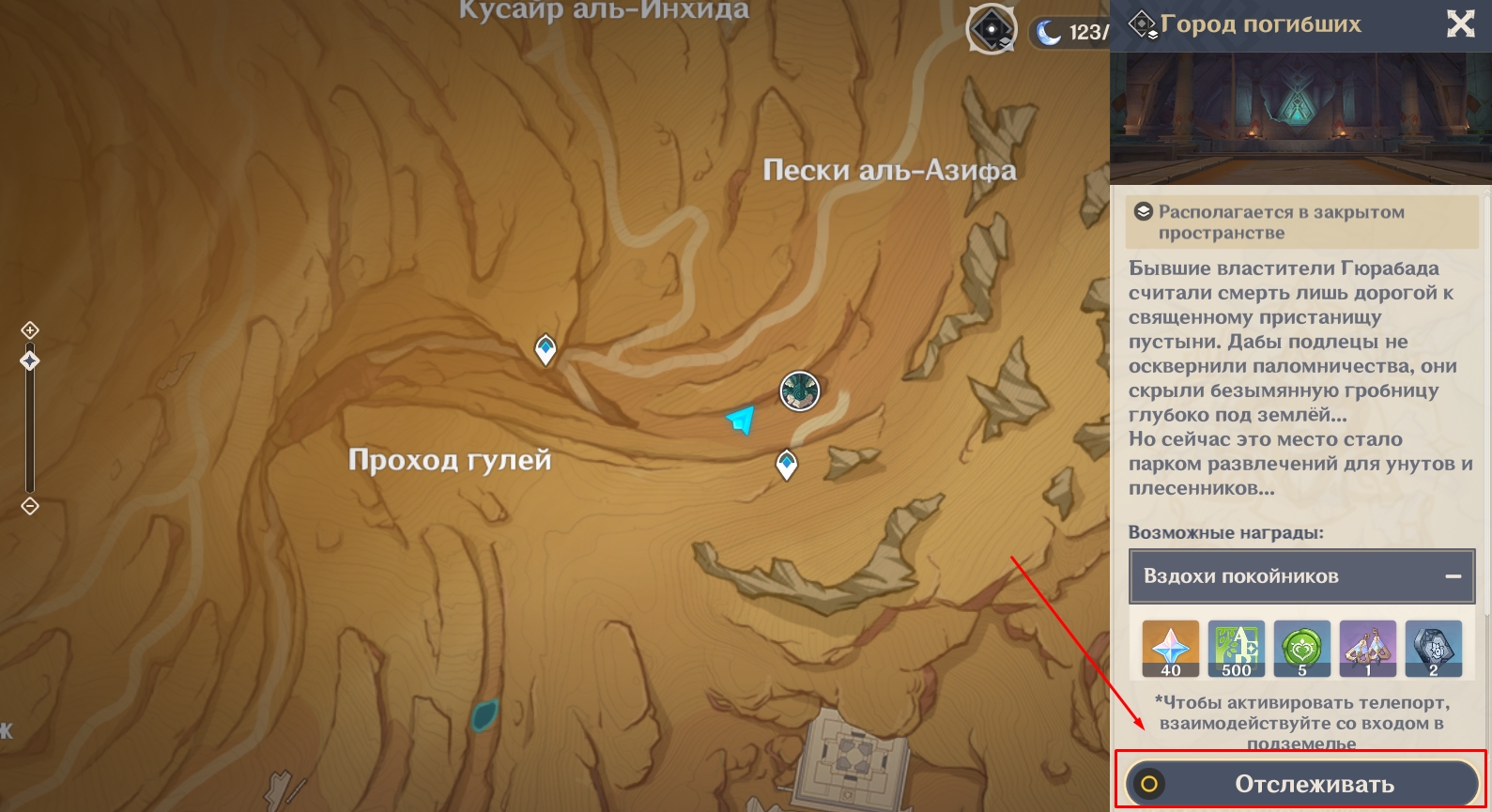Click the map zoom slider handle
The image size is (1492, 812).
point(30,360)
